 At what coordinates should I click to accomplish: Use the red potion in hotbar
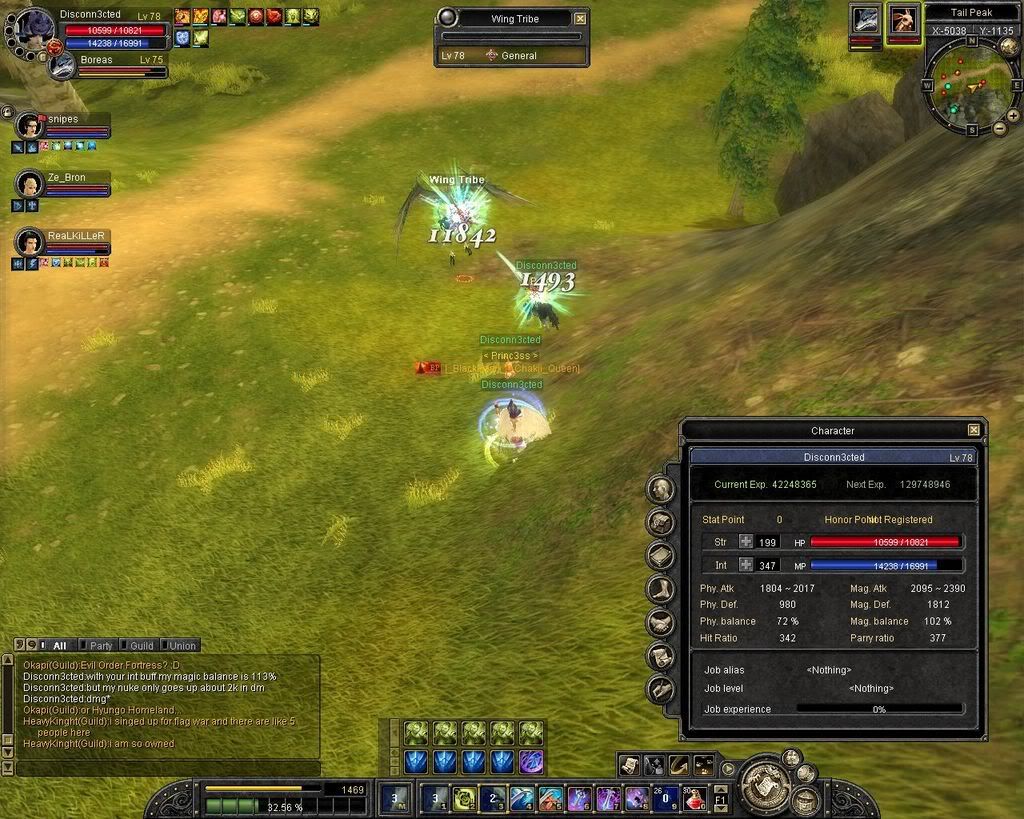694,798
